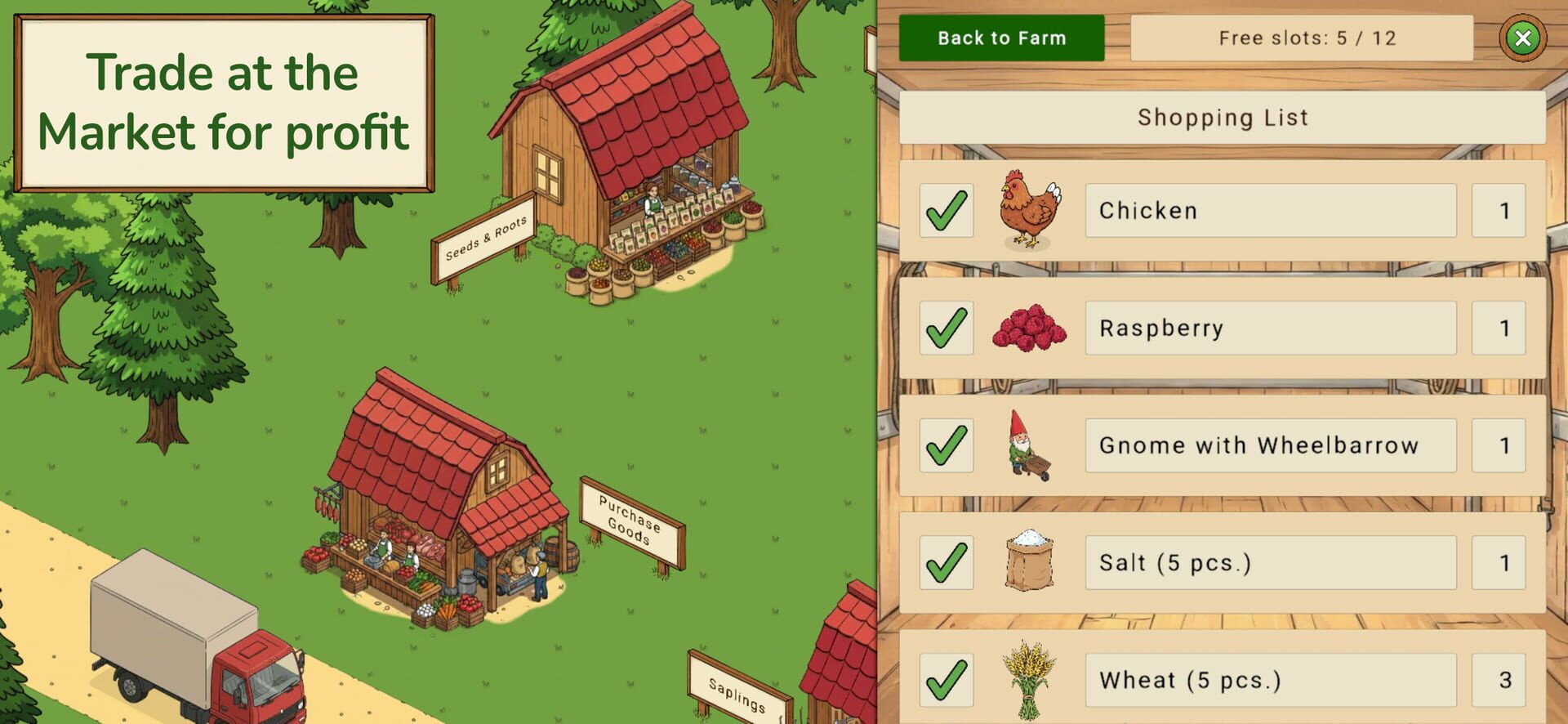Click the Salt sack icon
Screen dimensions: 1568x724
[1027, 563]
